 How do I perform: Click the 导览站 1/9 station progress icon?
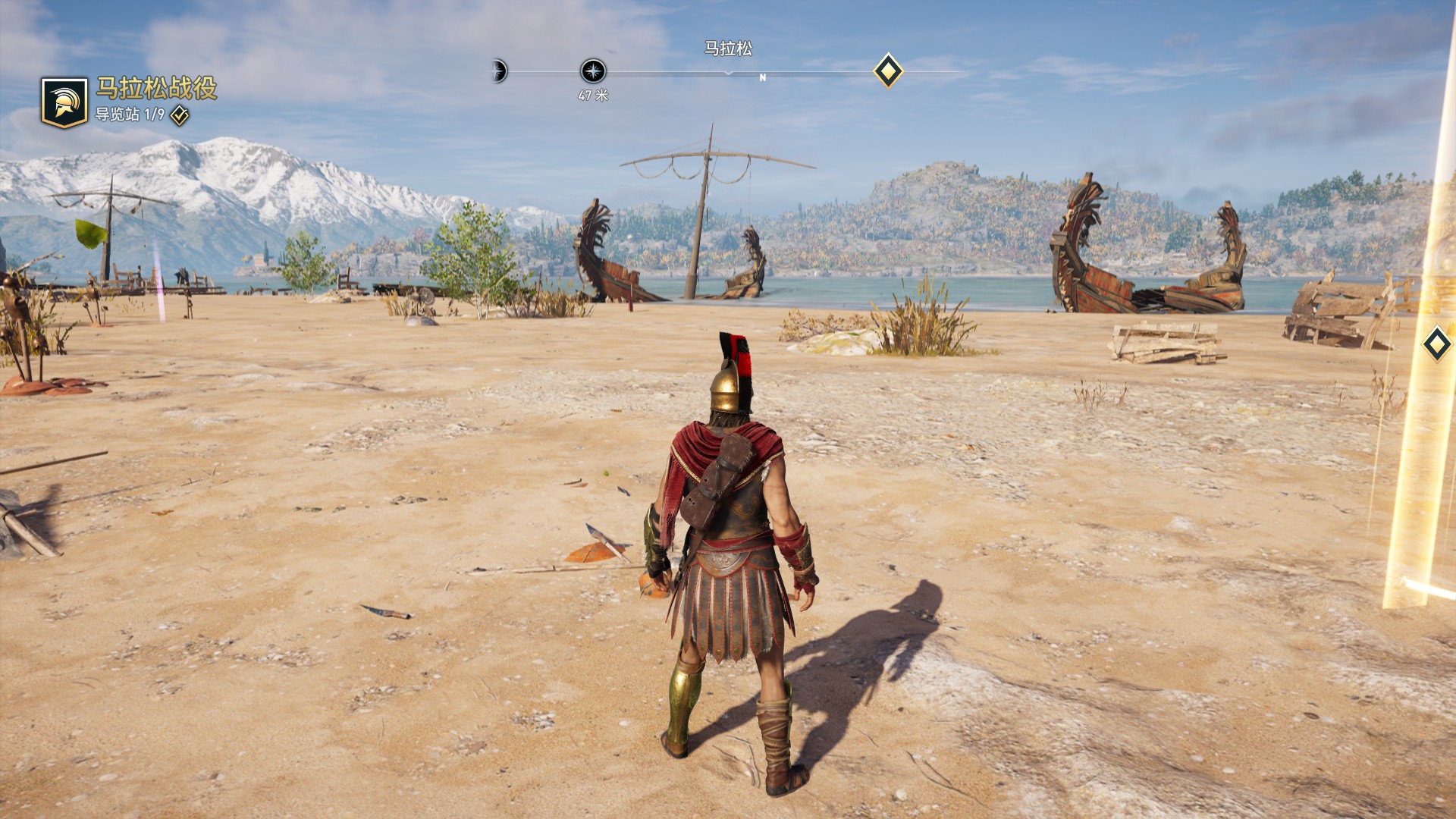coord(180,115)
